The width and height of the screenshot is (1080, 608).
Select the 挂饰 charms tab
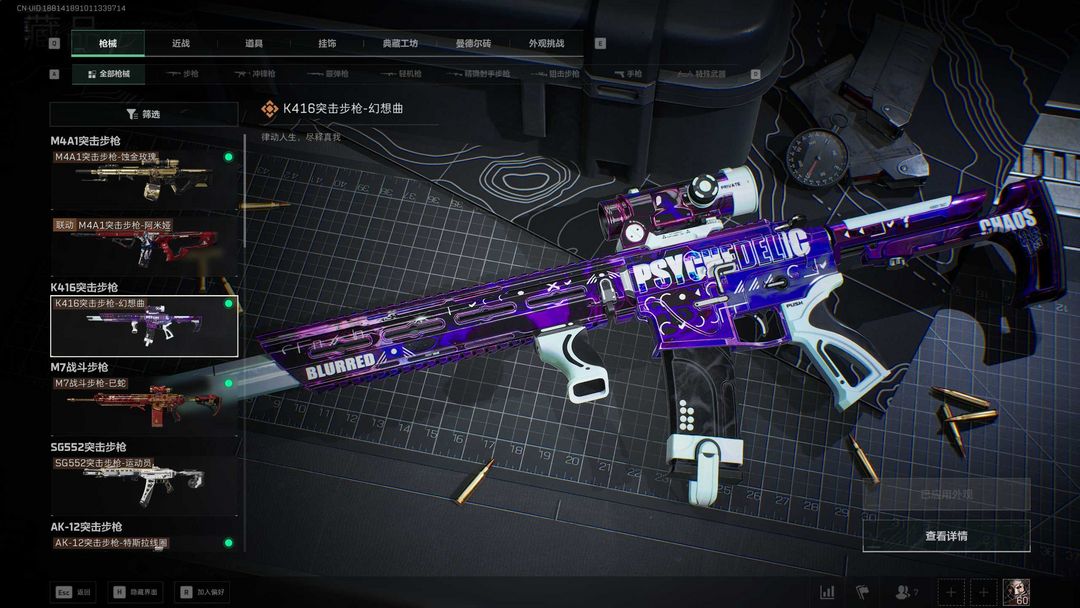(327, 44)
